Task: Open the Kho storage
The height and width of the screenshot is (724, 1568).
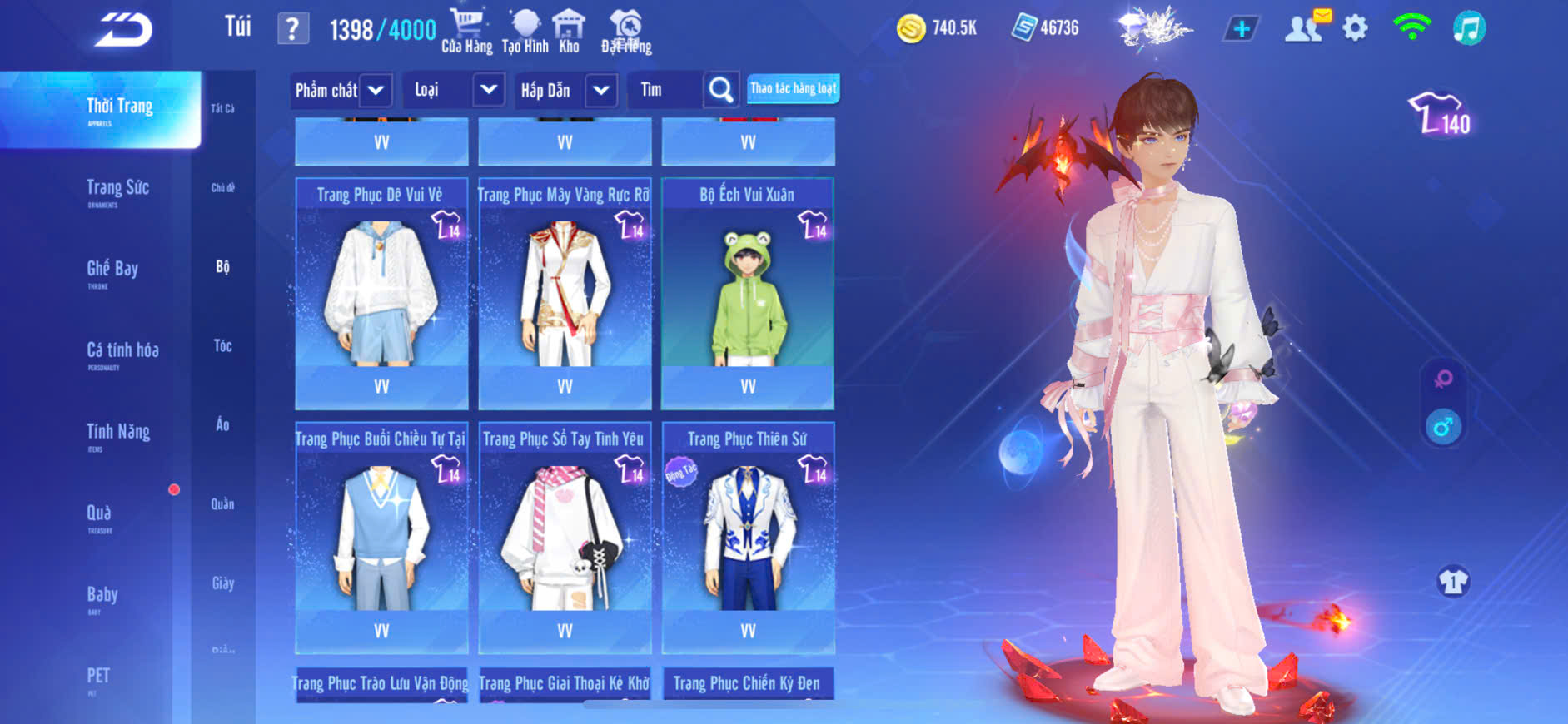Action: tap(569, 31)
